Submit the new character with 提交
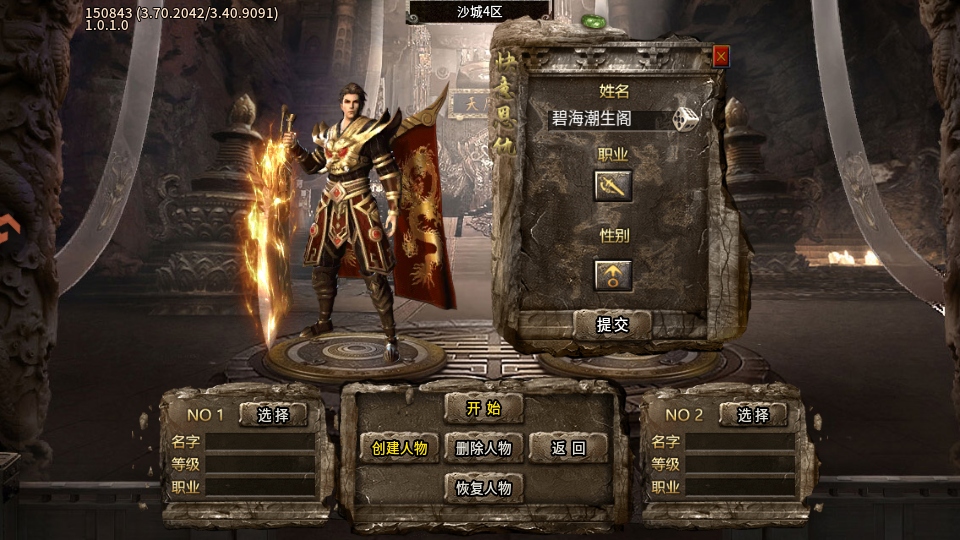This screenshot has height=540, width=960. [x=612, y=324]
